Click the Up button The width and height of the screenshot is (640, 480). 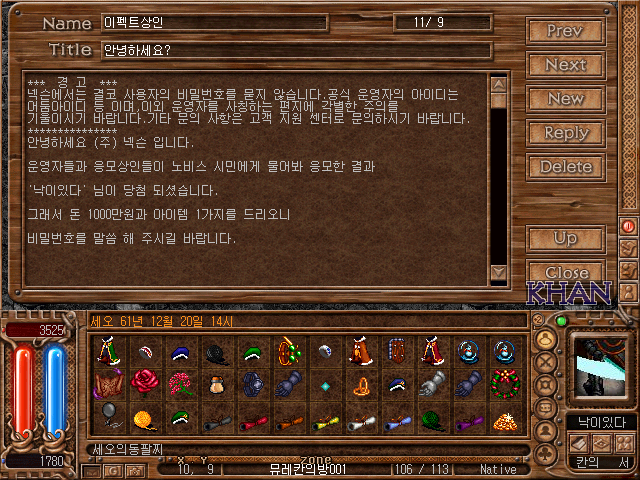point(565,239)
